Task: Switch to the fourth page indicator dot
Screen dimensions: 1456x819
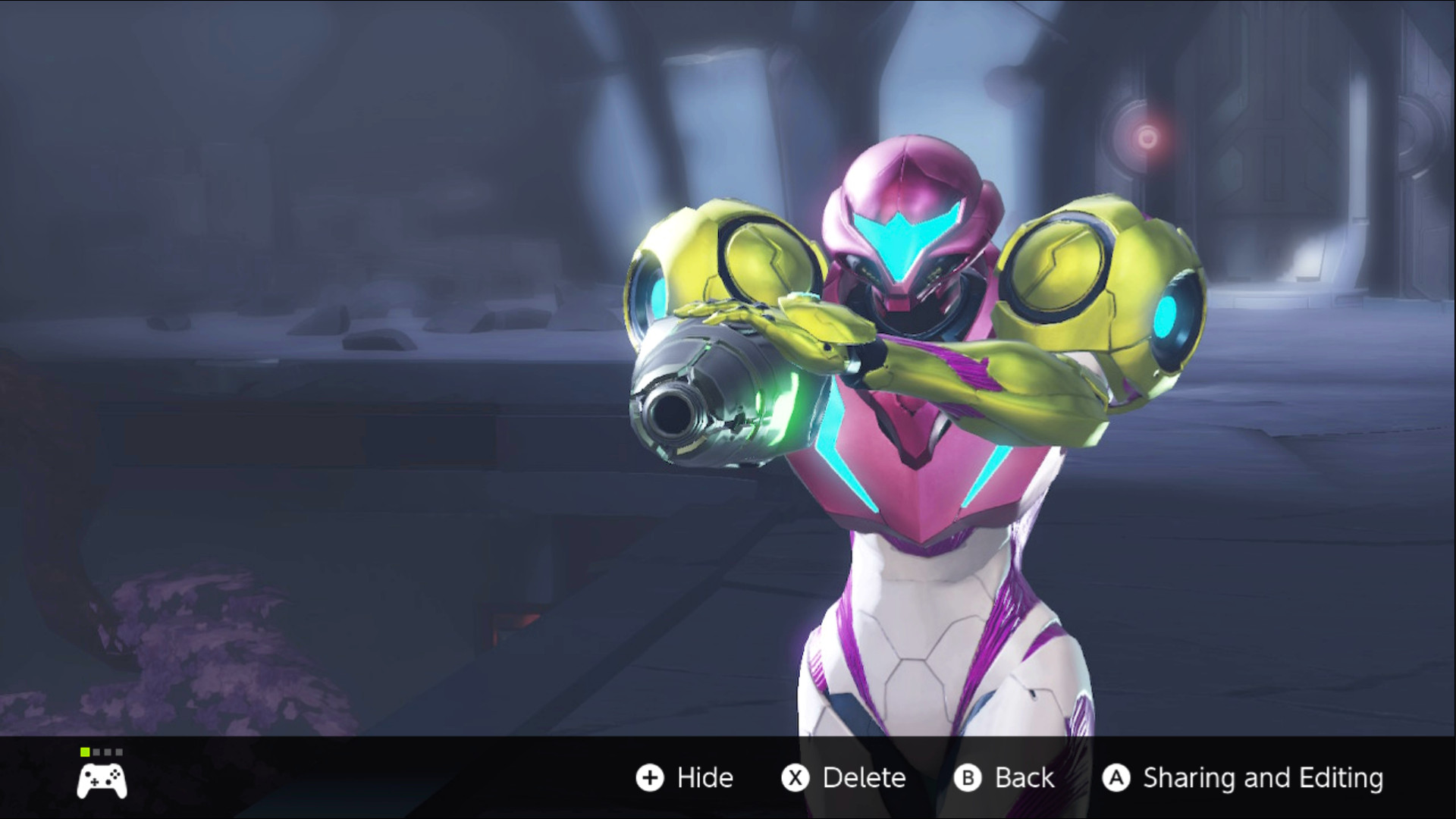Action: (x=119, y=752)
